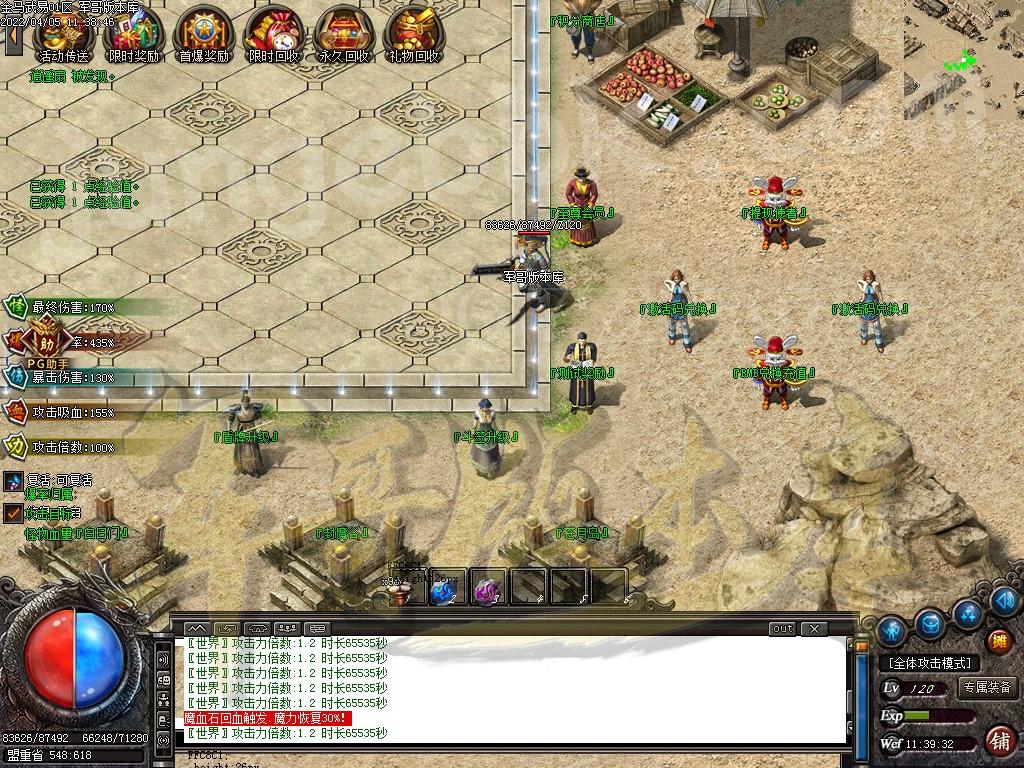Open the 首爆奖励 first-drop rewards icon
Image resolution: width=1024 pixels, height=768 pixels.
click(203, 34)
